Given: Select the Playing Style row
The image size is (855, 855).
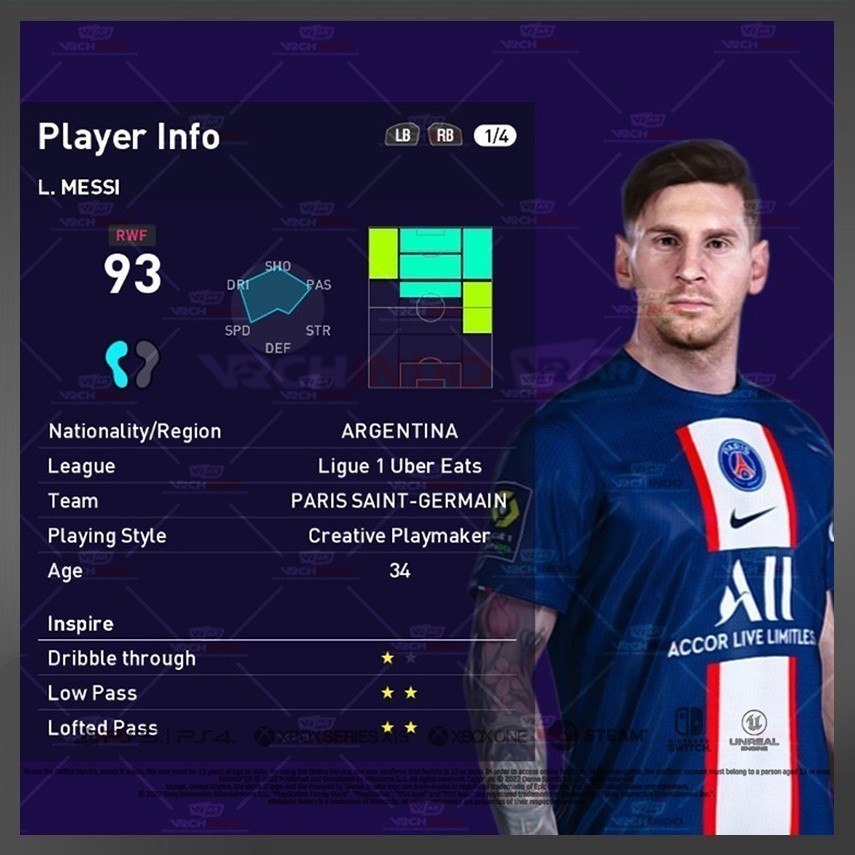Looking at the screenshot, I should (278, 536).
